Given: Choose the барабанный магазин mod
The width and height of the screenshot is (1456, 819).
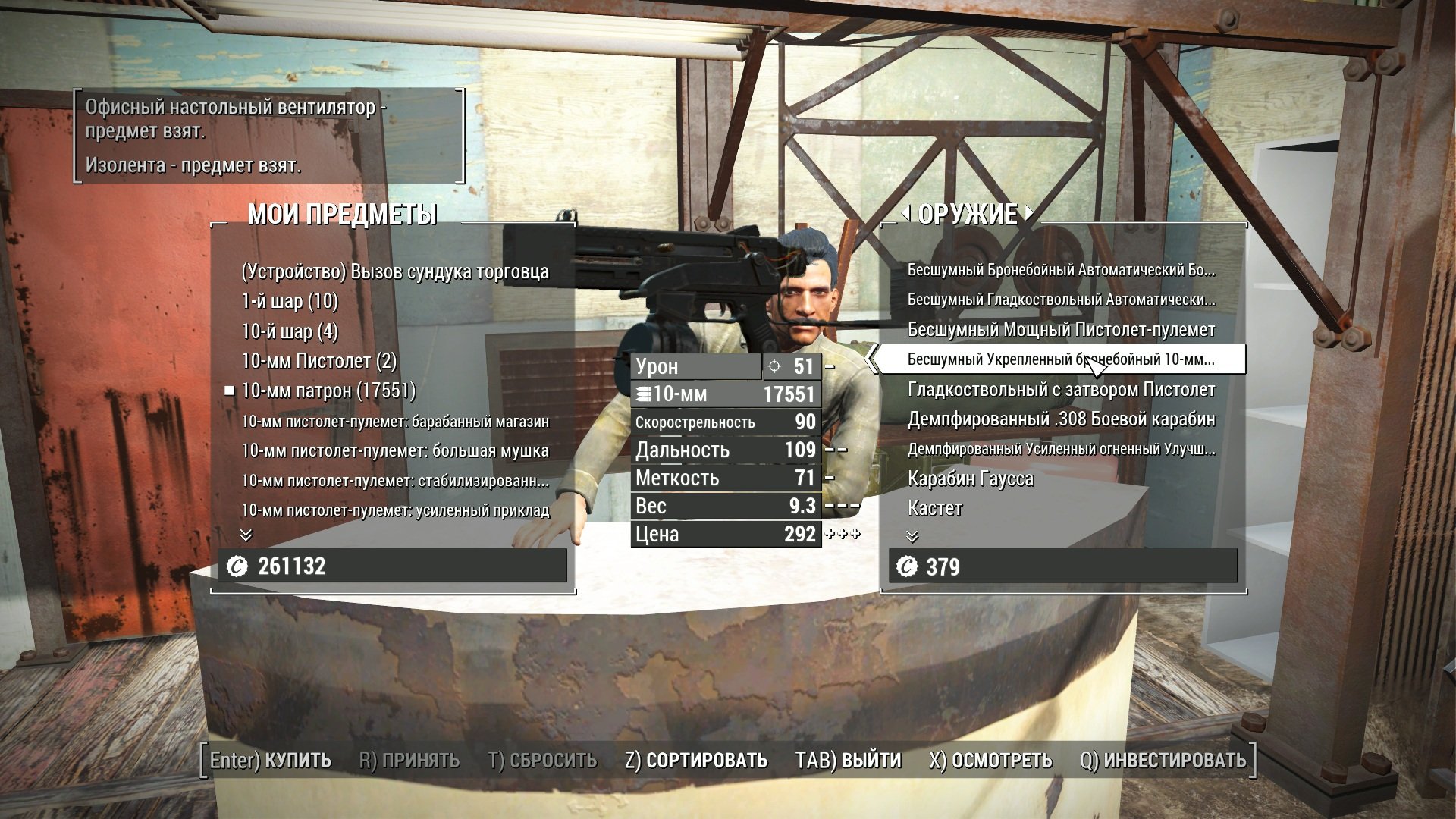Looking at the screenshot, I should 395,421.
